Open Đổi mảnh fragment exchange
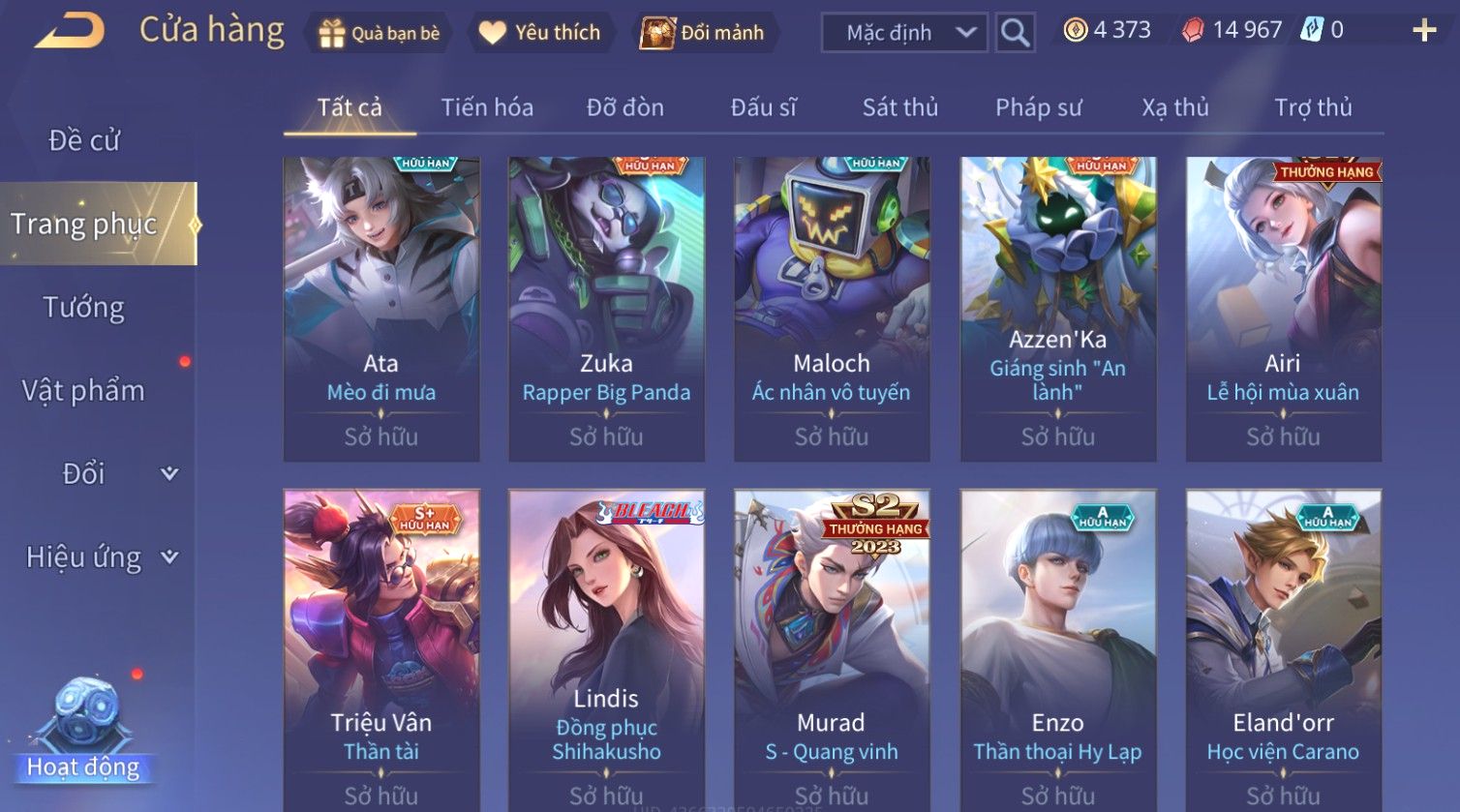 tap(704, 33)
